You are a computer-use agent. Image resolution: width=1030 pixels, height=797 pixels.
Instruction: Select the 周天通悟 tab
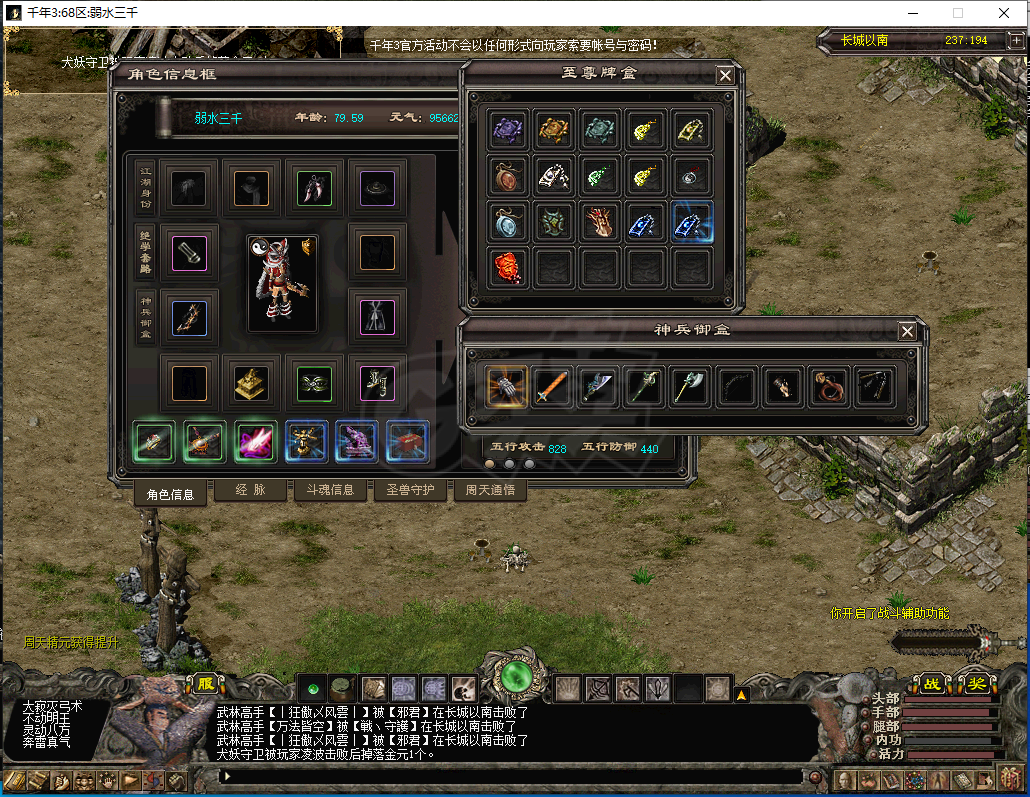point(490,490)
